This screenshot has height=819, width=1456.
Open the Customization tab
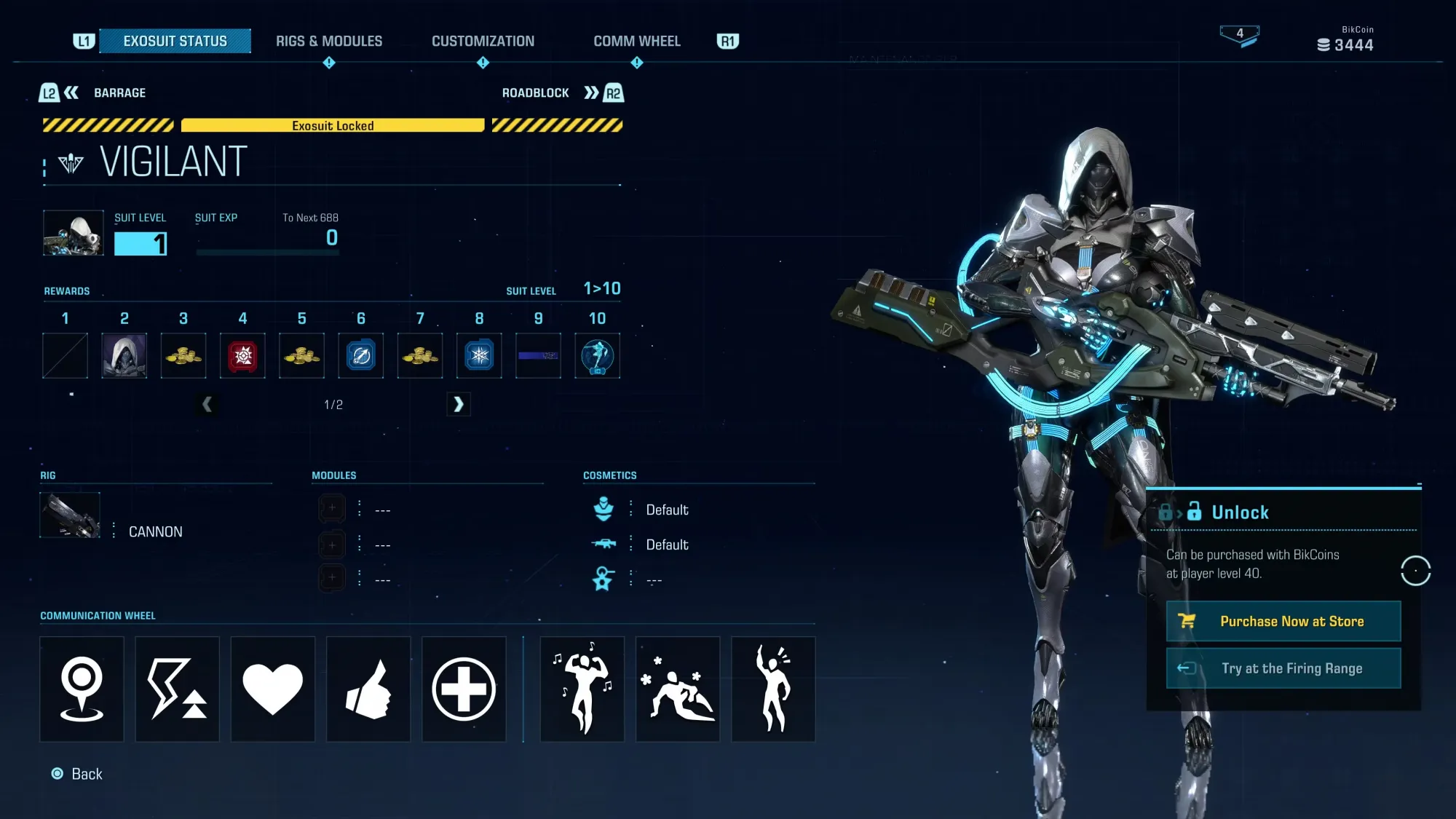click(483, 41)
